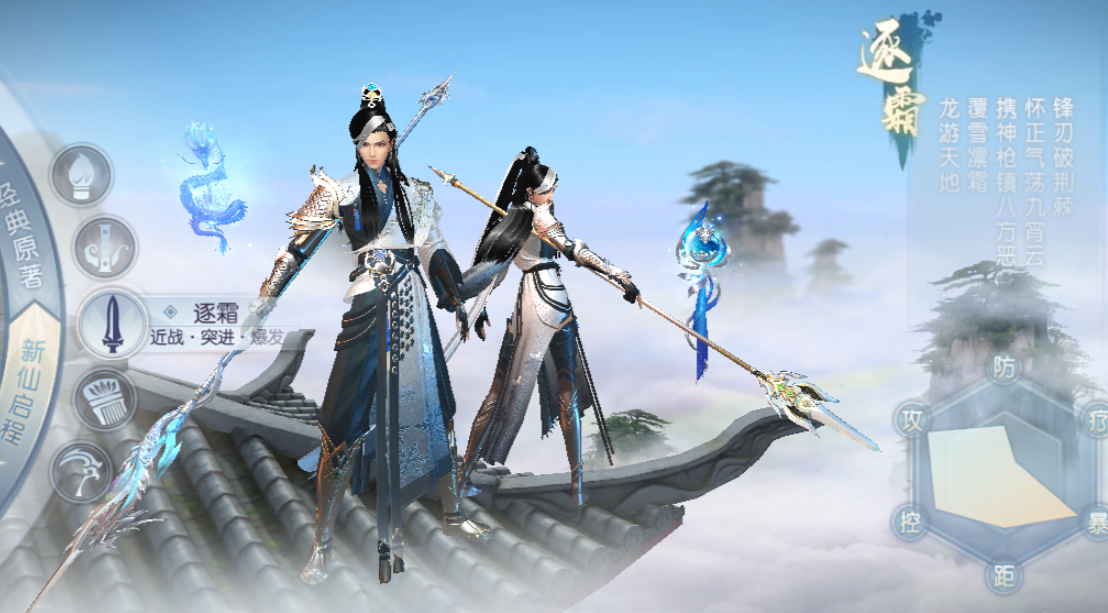Choose the curved bird-shaped class icon
Viewport: 1108px width, 613px height.
[x=81, y=470]
